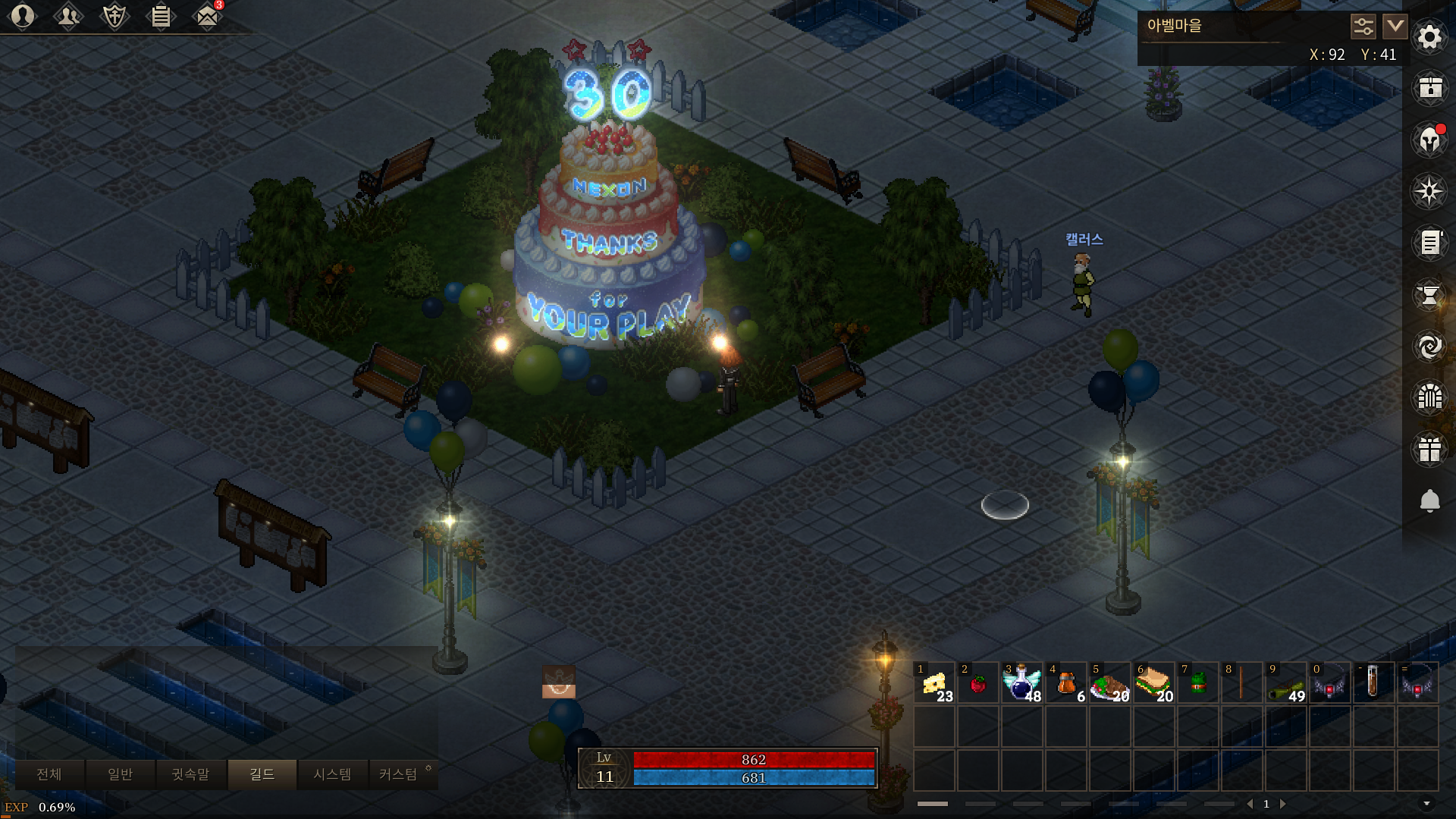1456x819 pixels.
Task: Use the green scroll in slot 9
Action: (x=1285, y=684)
